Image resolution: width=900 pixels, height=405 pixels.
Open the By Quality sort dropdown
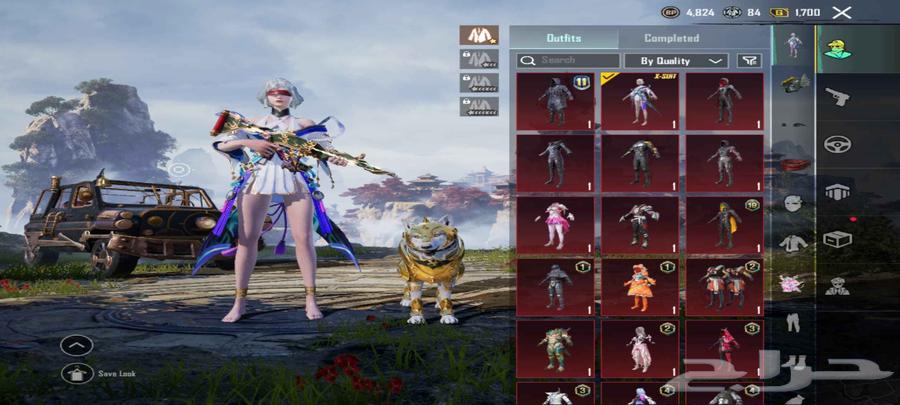tap(676, 60)
